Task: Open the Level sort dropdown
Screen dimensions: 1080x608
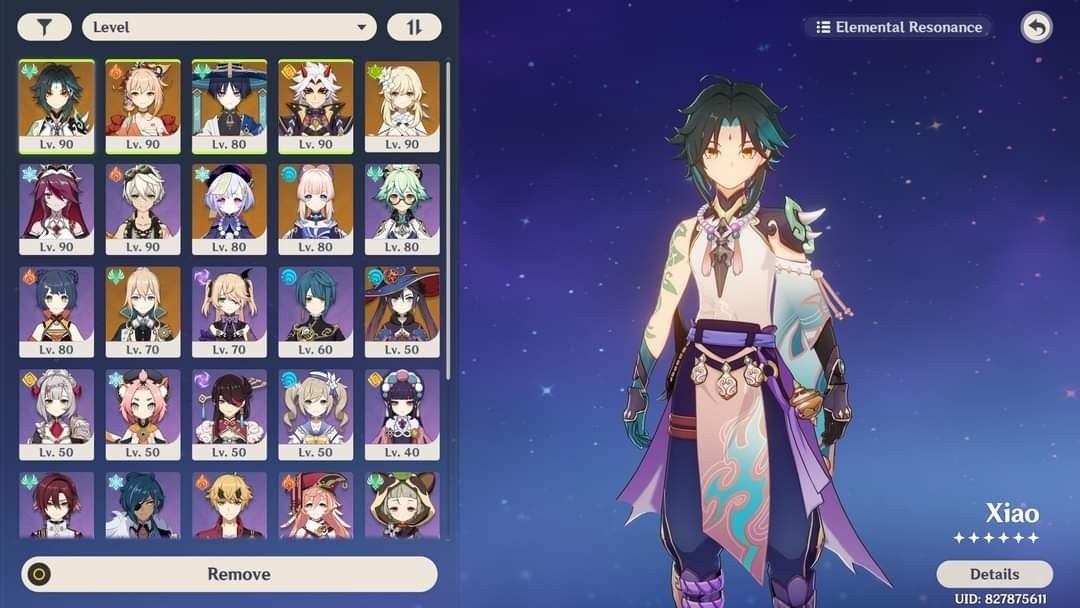Action: tap(229, 27)
